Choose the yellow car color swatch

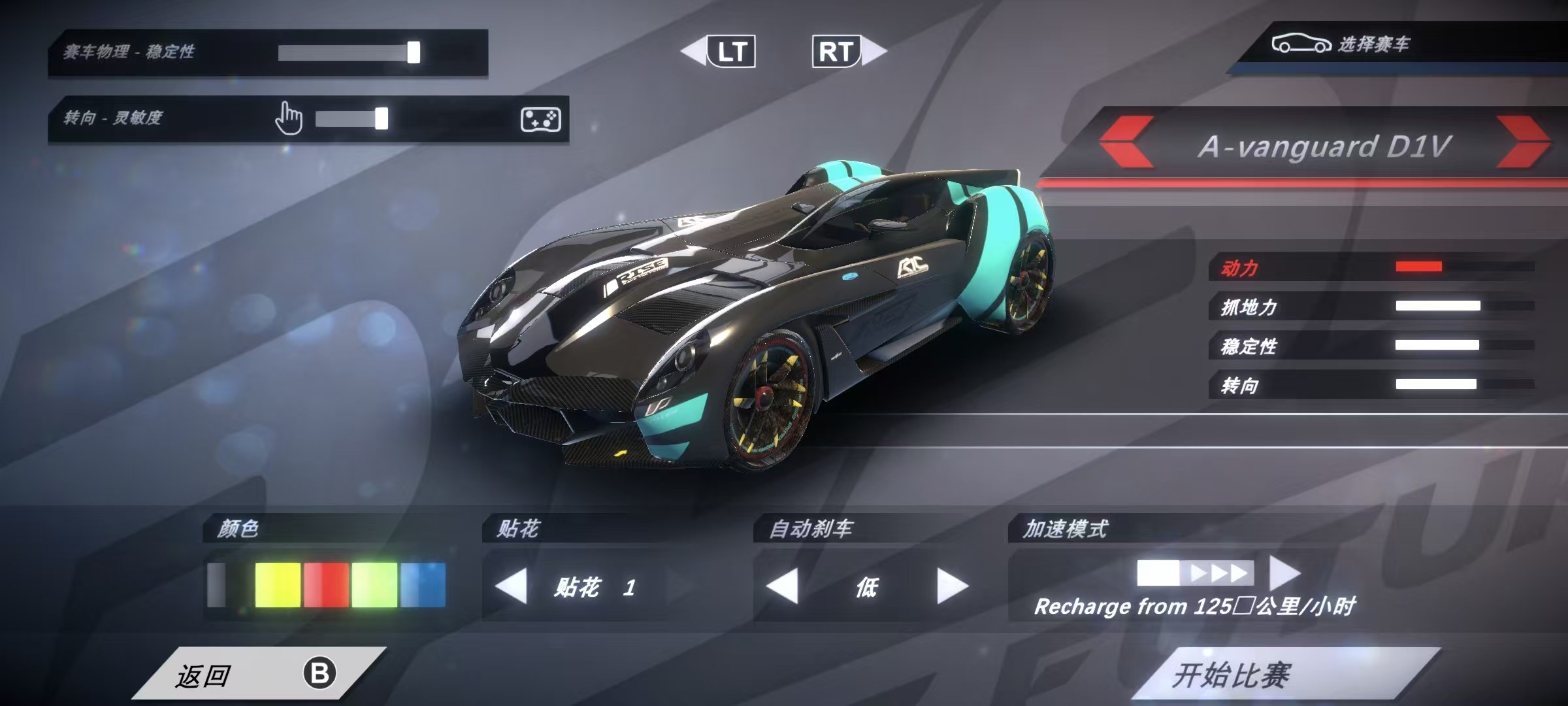pos(278,584)
